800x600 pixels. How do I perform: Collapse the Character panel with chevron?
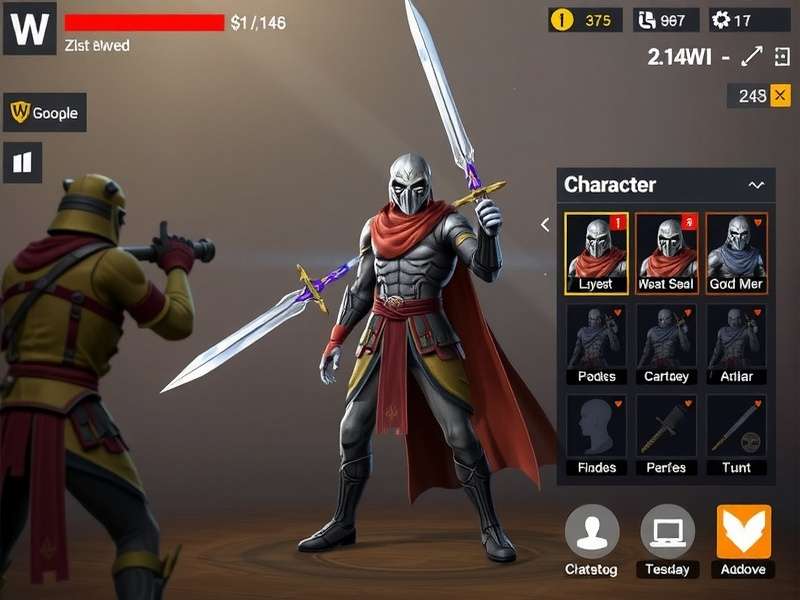[x=756, y=185]
